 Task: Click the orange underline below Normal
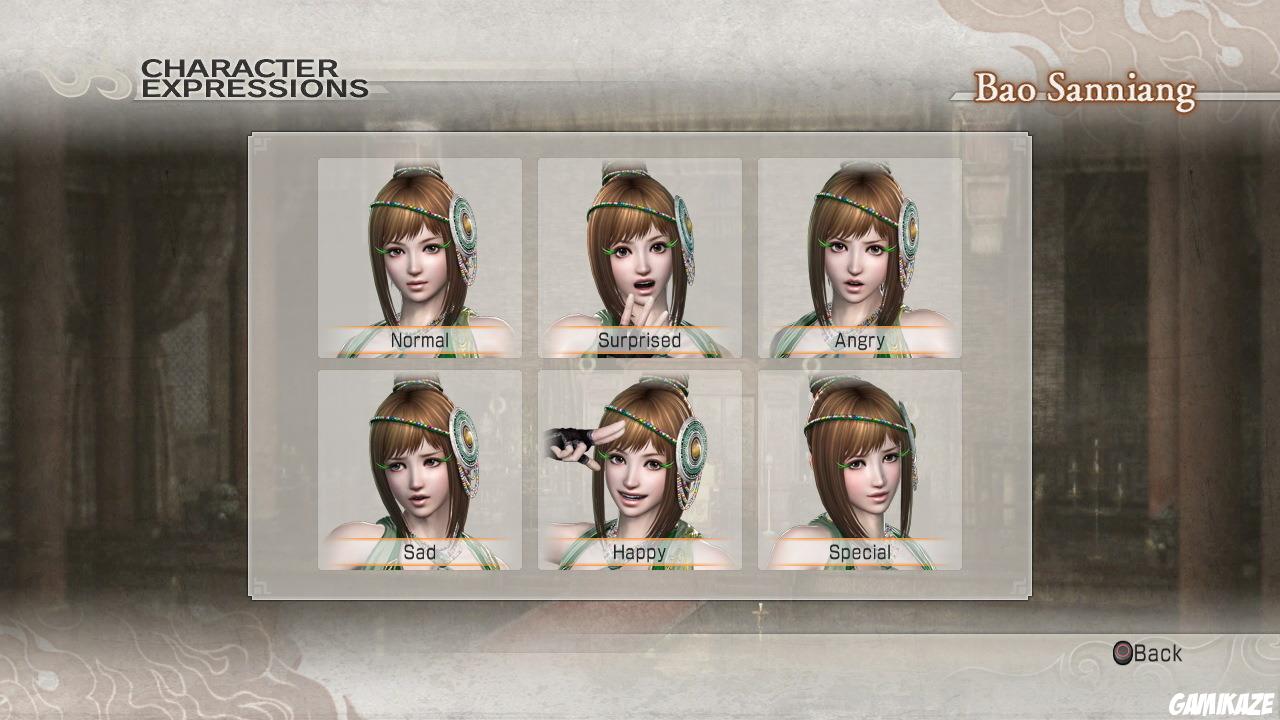point(418,352)
